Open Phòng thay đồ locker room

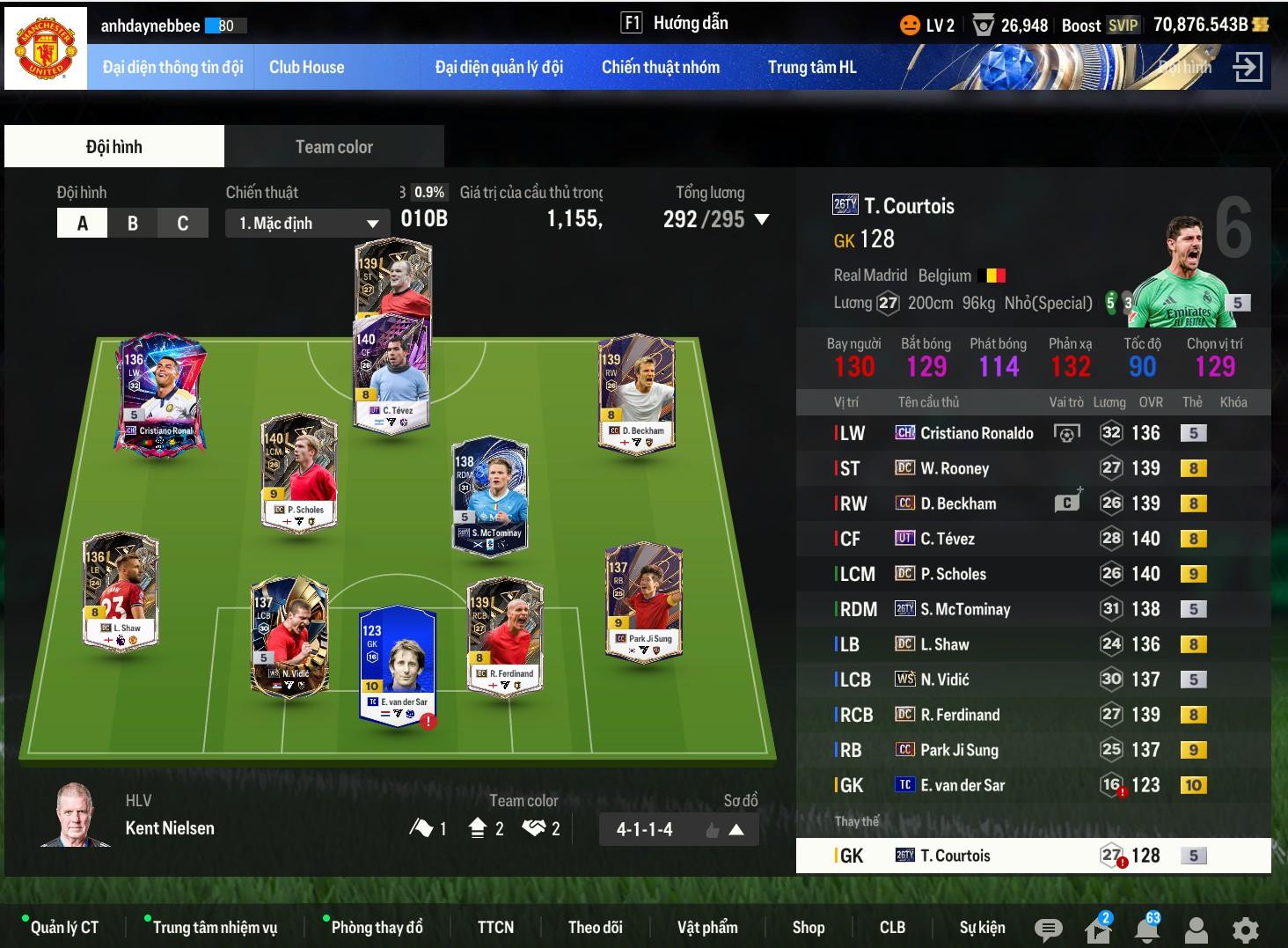[377, 927]
